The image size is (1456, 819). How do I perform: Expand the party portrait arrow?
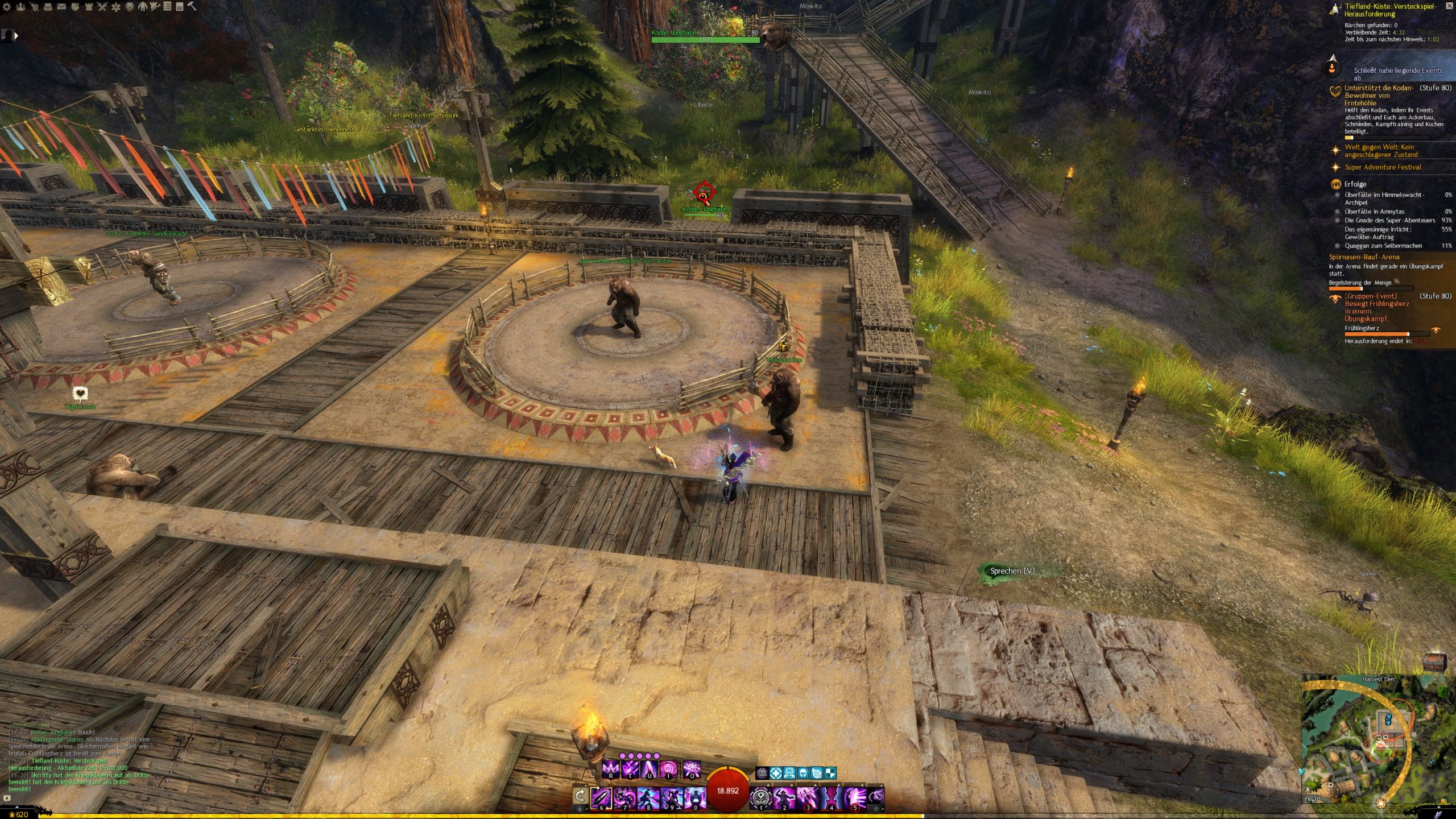click(16, 35)
